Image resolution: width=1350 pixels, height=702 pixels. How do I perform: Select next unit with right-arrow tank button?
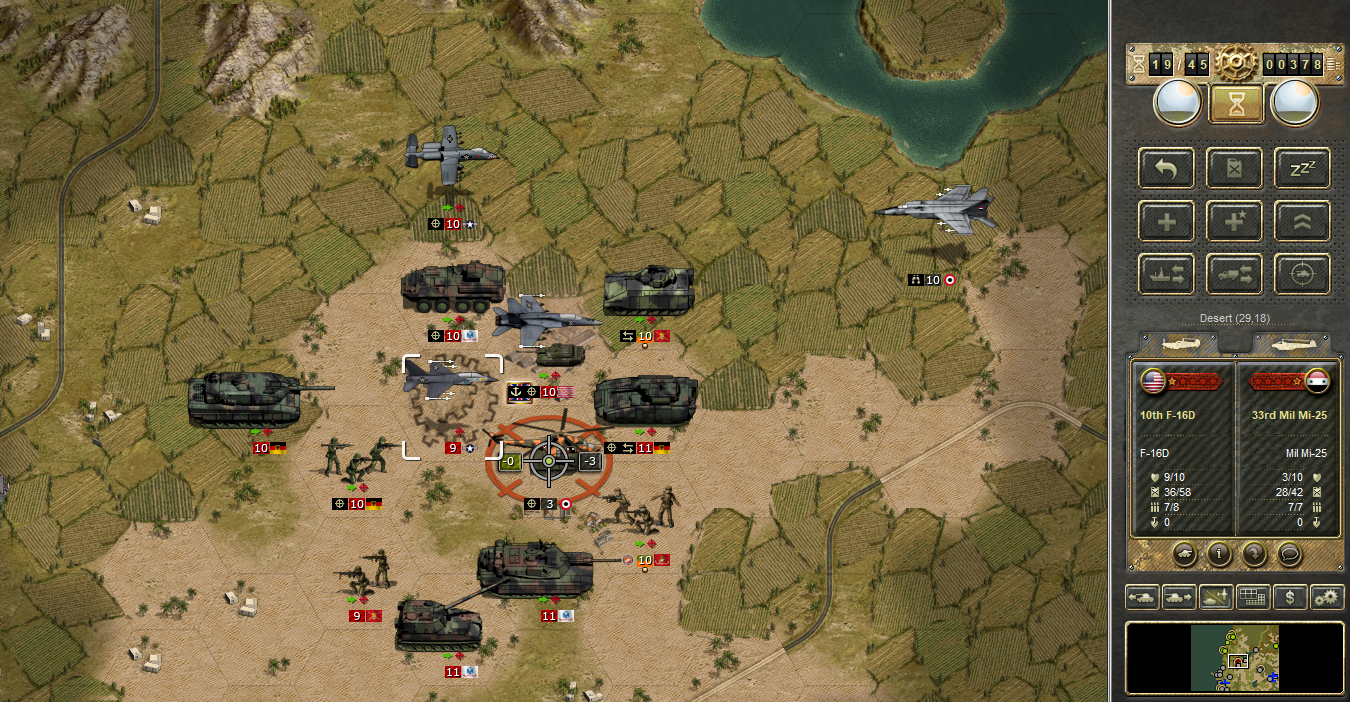(1178, 598)
